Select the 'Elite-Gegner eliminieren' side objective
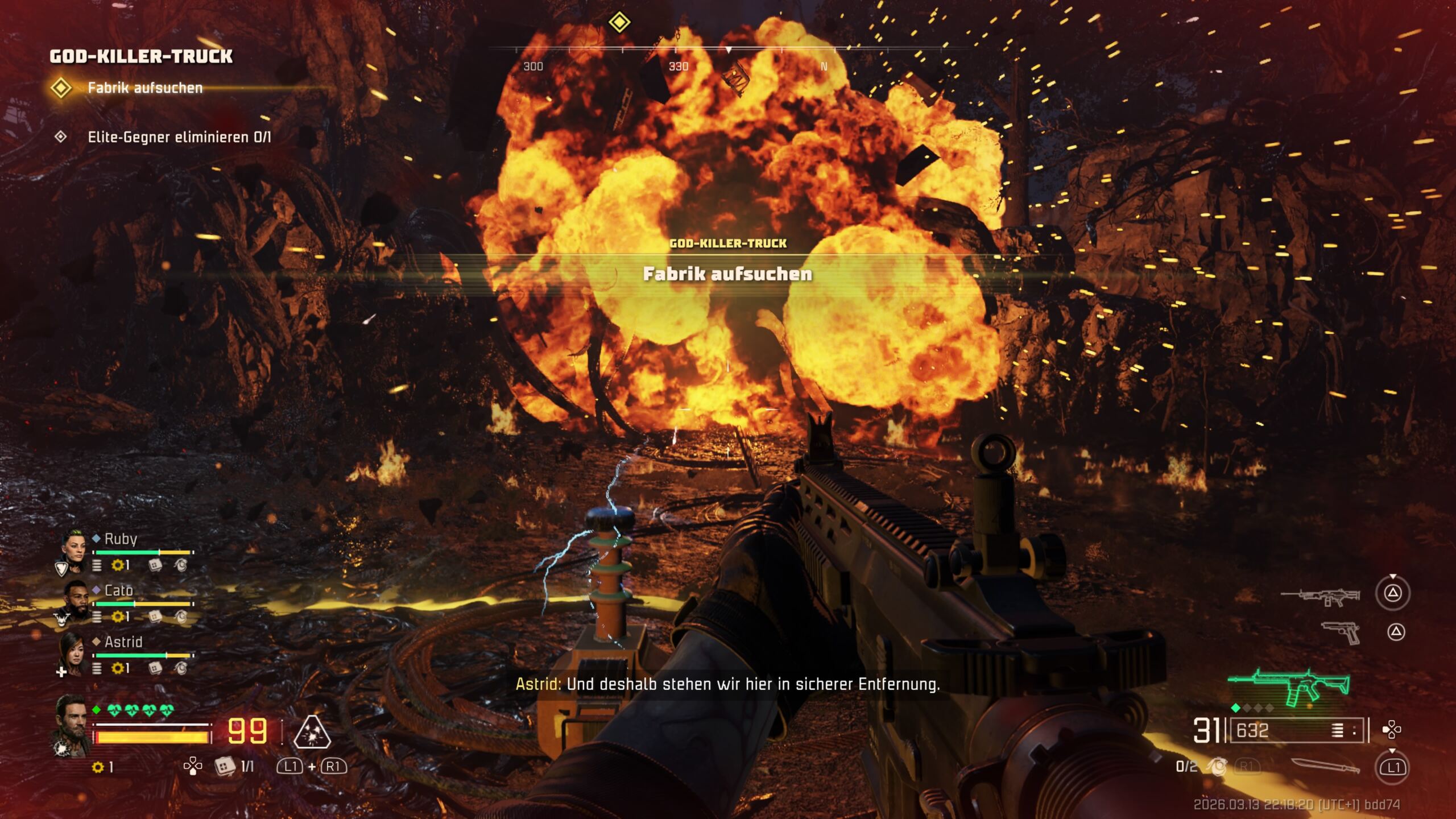The image size is (1456, 819). pyautogui.click(x=179, y=137)
